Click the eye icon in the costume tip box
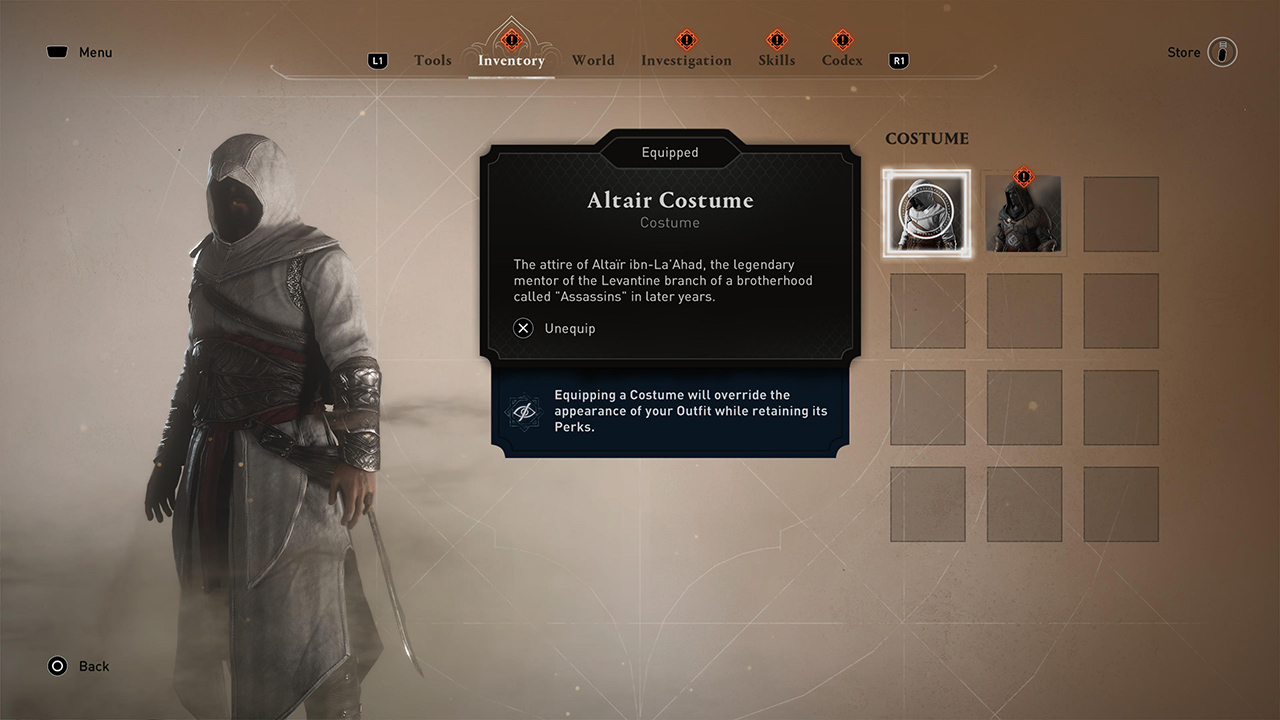The height and width of the screenshot is (720, 1280). [524, 411]
